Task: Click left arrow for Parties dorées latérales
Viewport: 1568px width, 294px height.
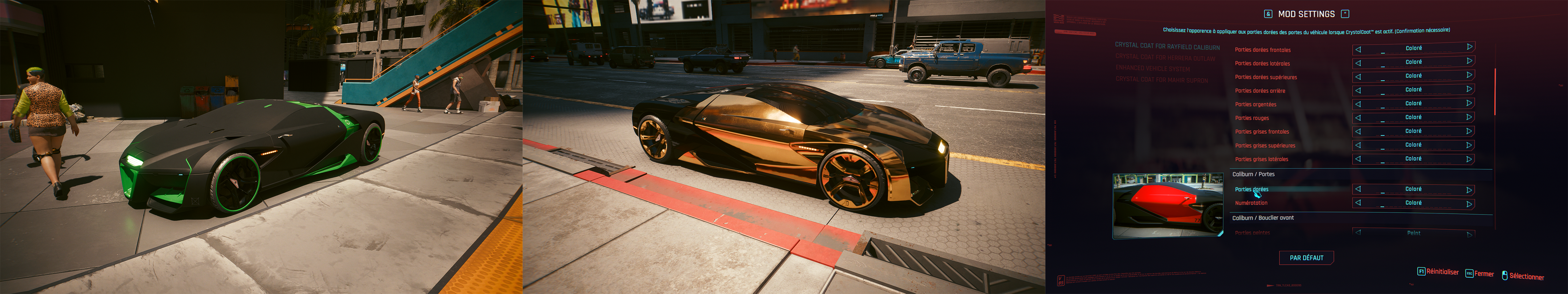Action: coord(1358,63)
